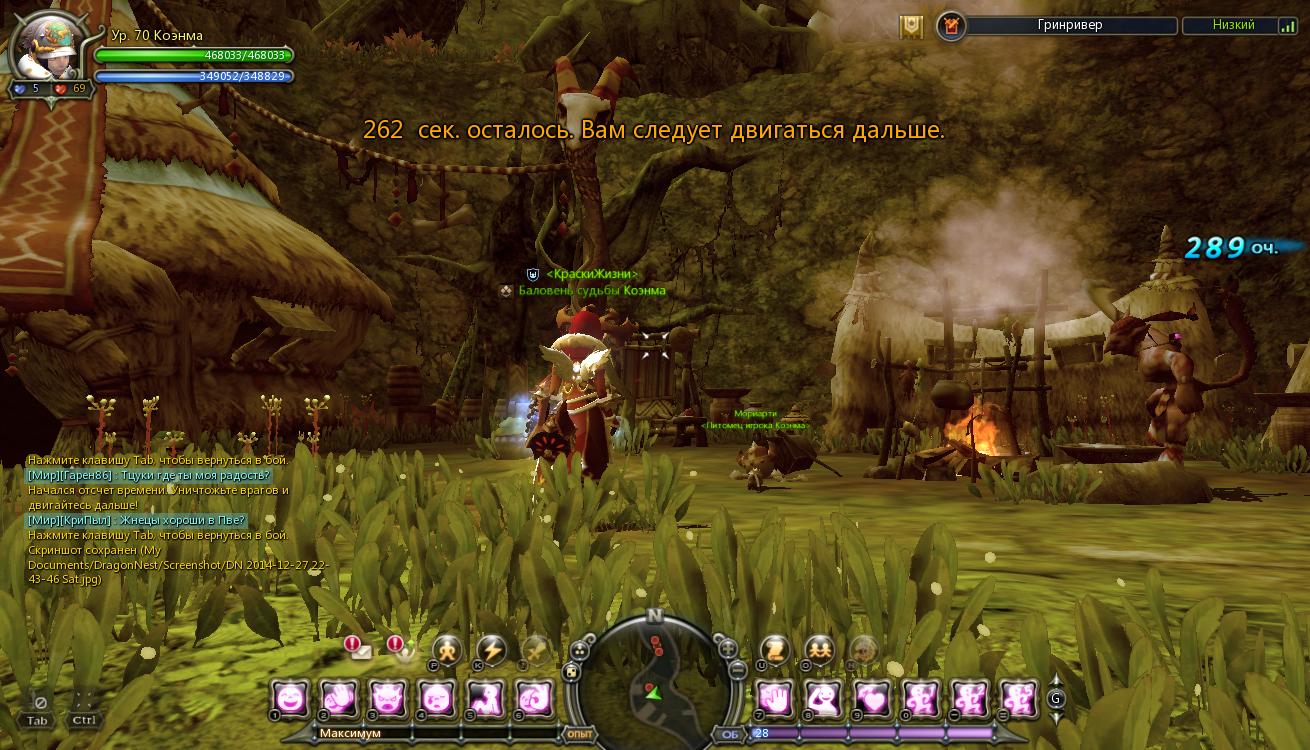Open the character info round icon
1310x750 pixels.
[447, 650]
